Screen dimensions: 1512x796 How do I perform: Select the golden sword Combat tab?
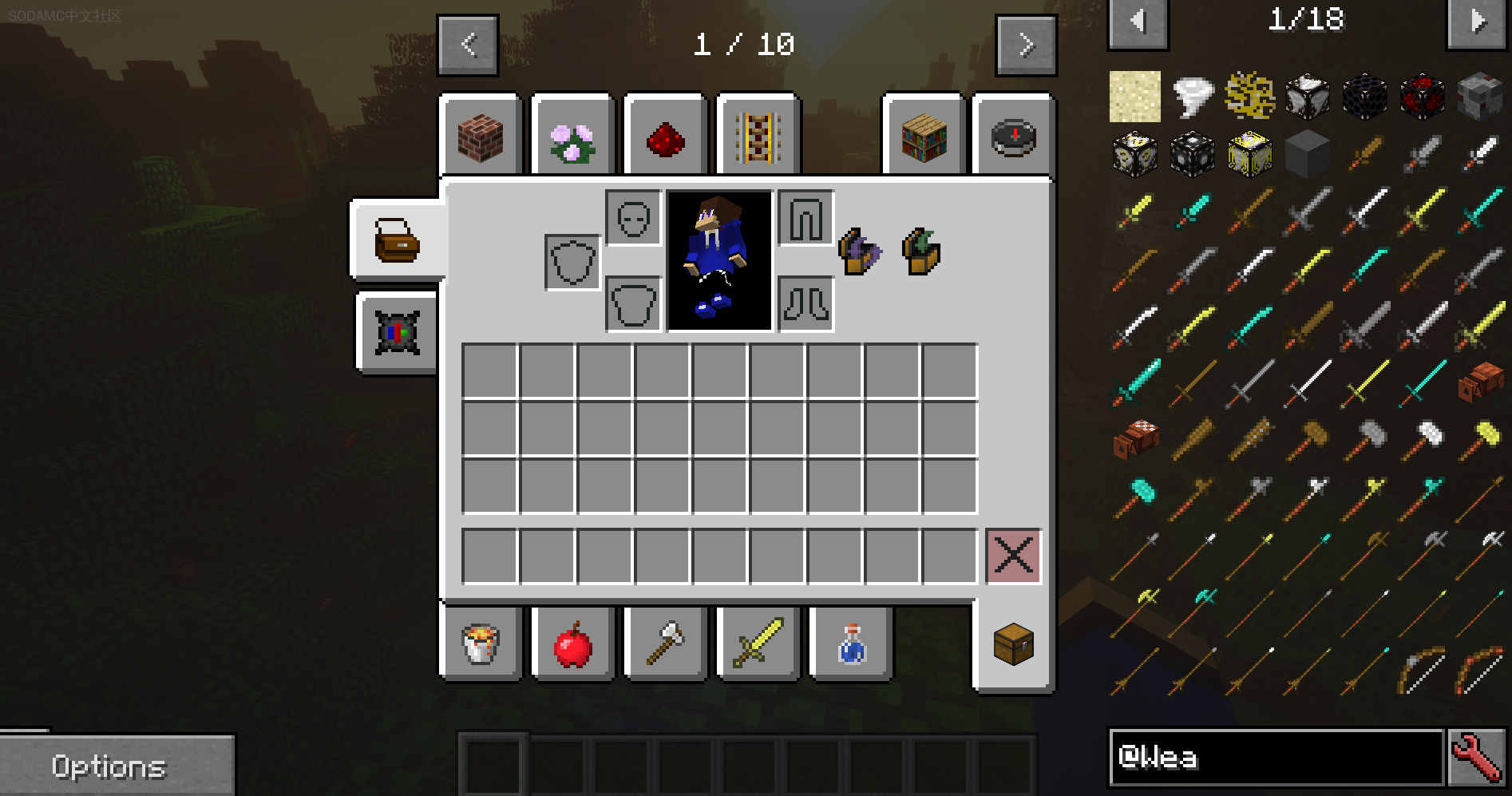tap(758, 644)
